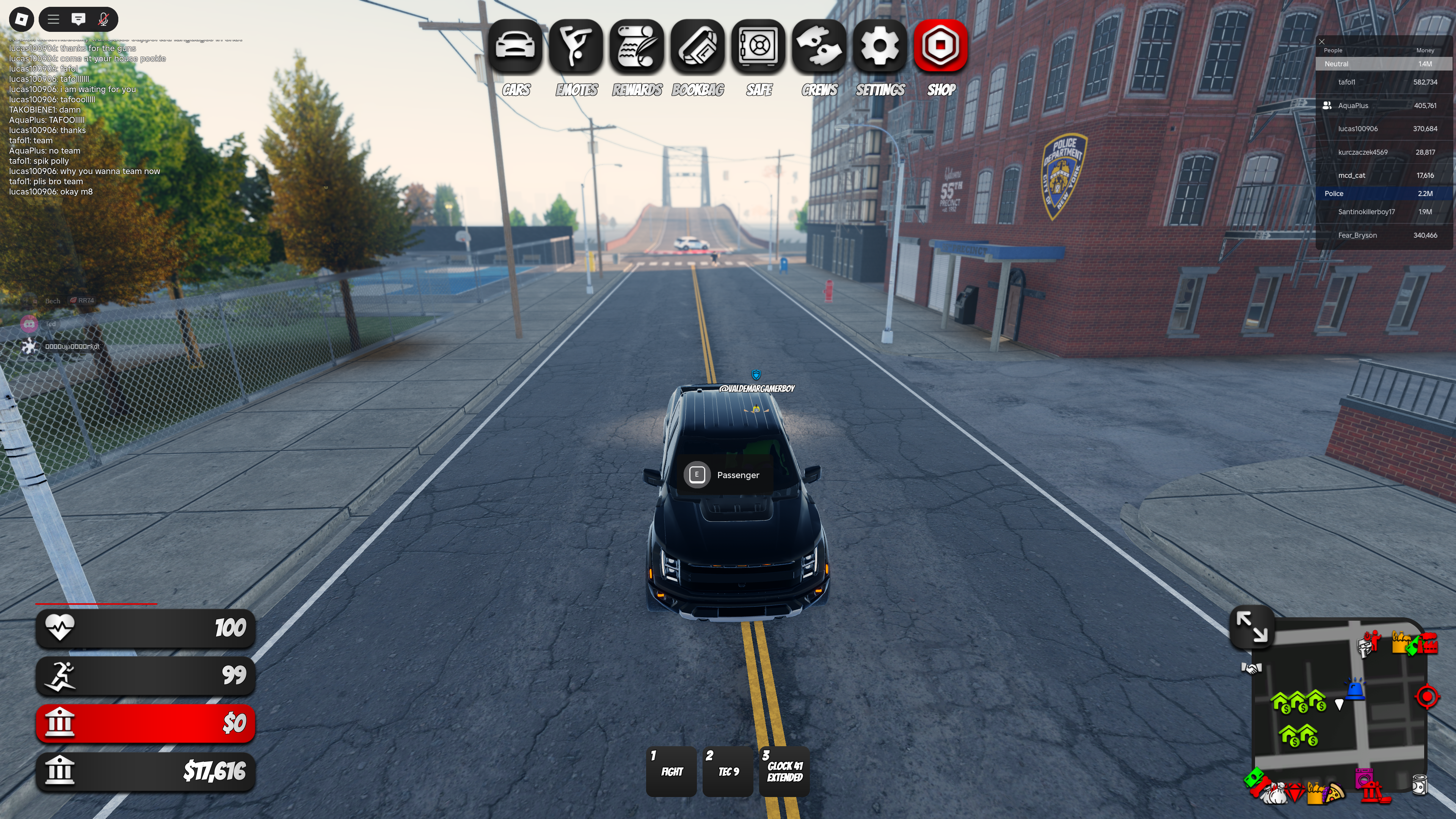
Task: Open the Bookbag inventory
Action: click(698, 46)
